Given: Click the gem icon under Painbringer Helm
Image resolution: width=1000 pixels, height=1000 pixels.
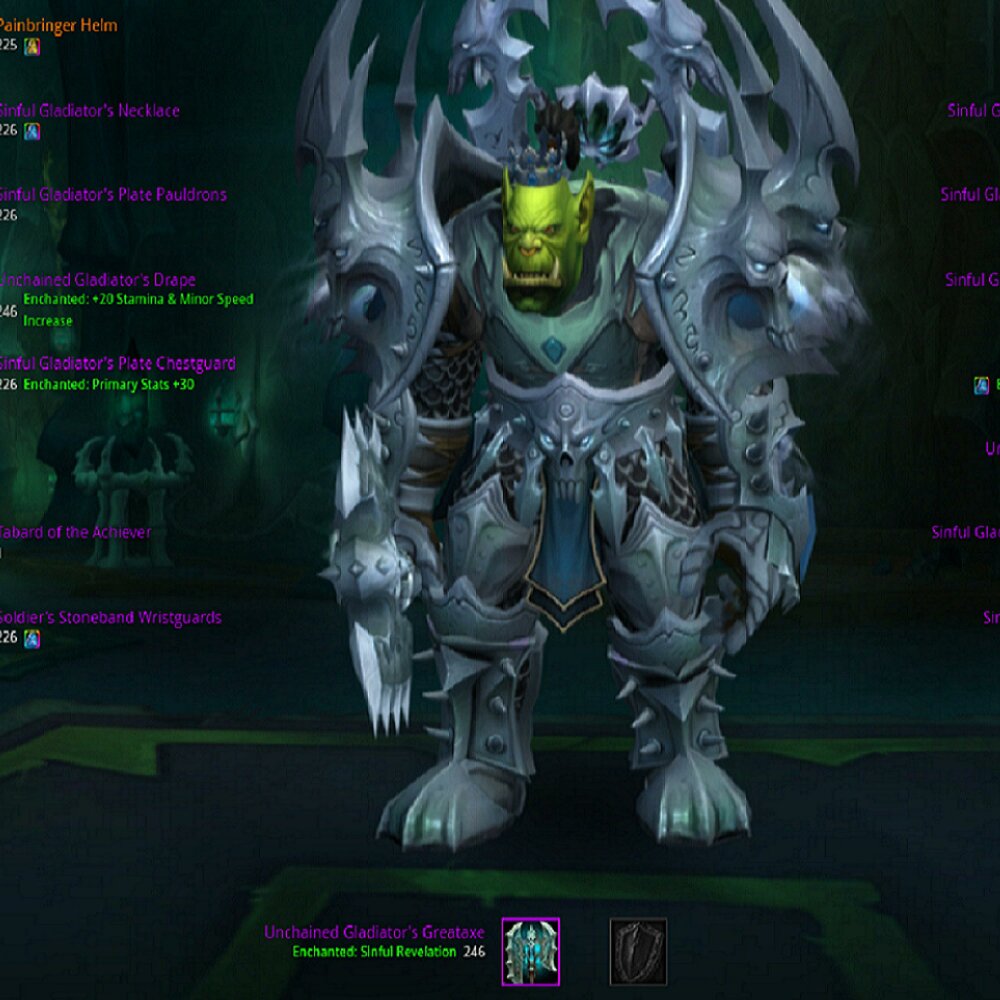Looking at the screenshot, I should click(x=32, y=46).
